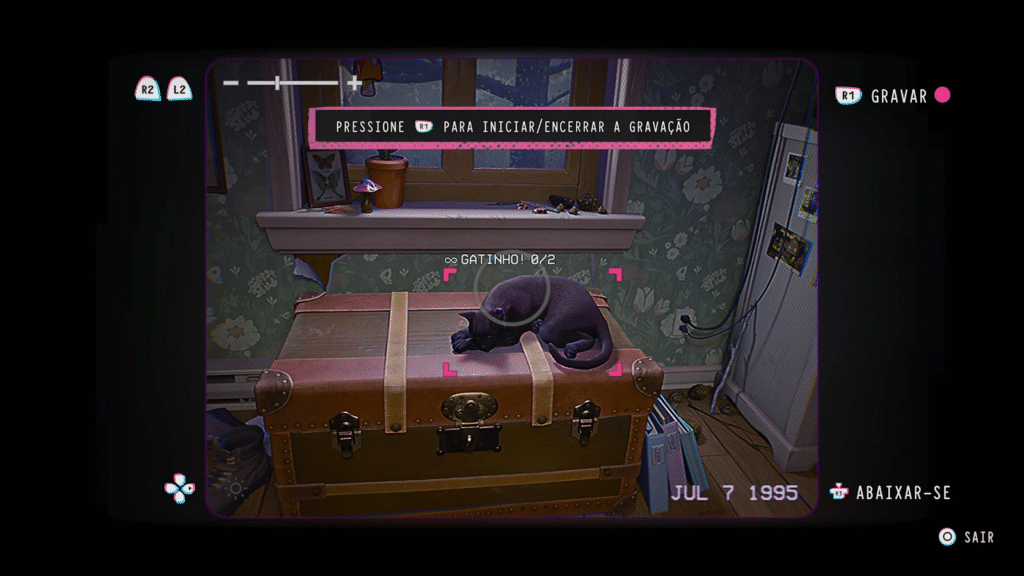Click the Gatinho! 0/2 objective tracker
This screenshot has width=1024, height=576.
pyautogui.click(x=500, y=260)
